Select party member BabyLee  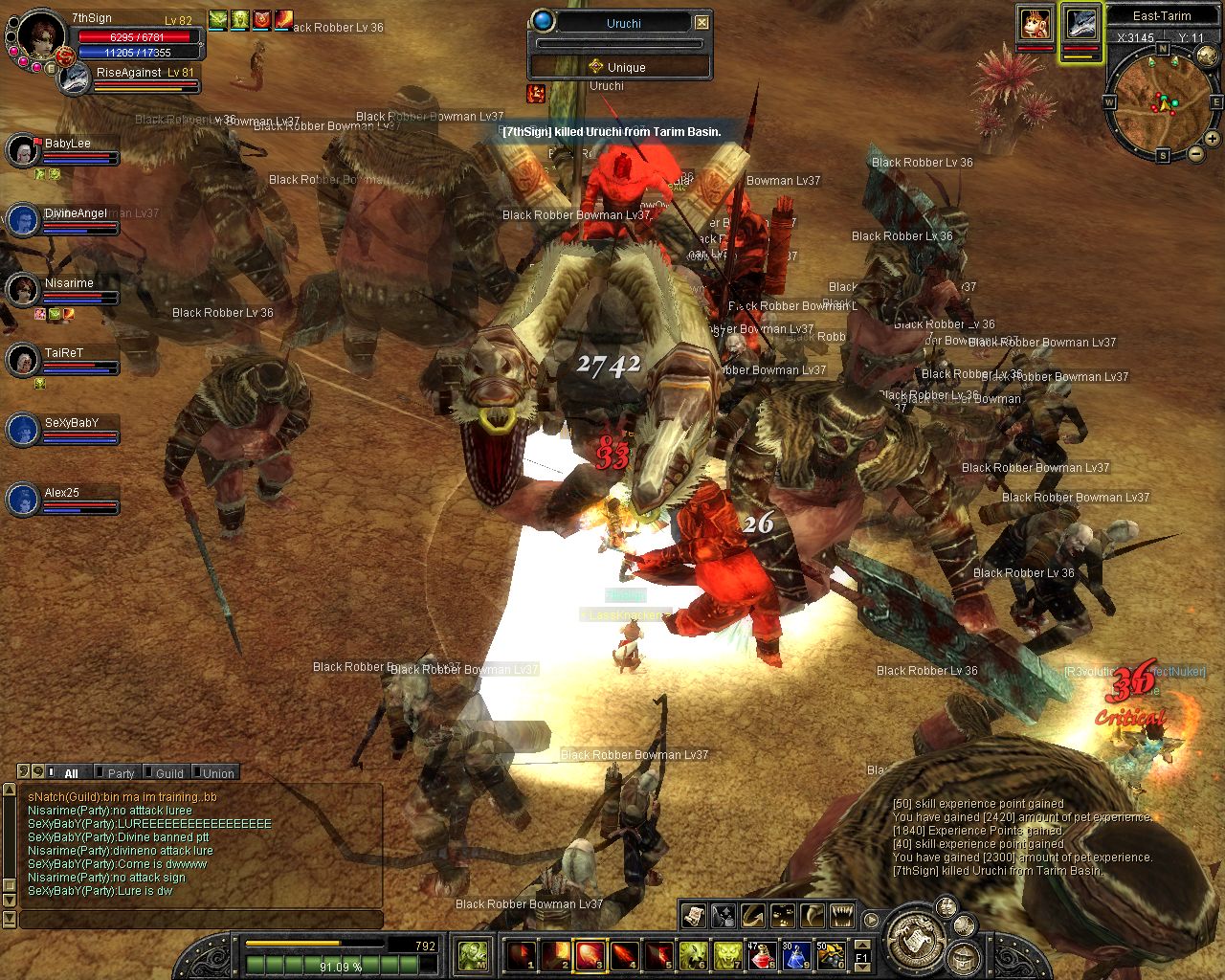(x=67, y=145)
